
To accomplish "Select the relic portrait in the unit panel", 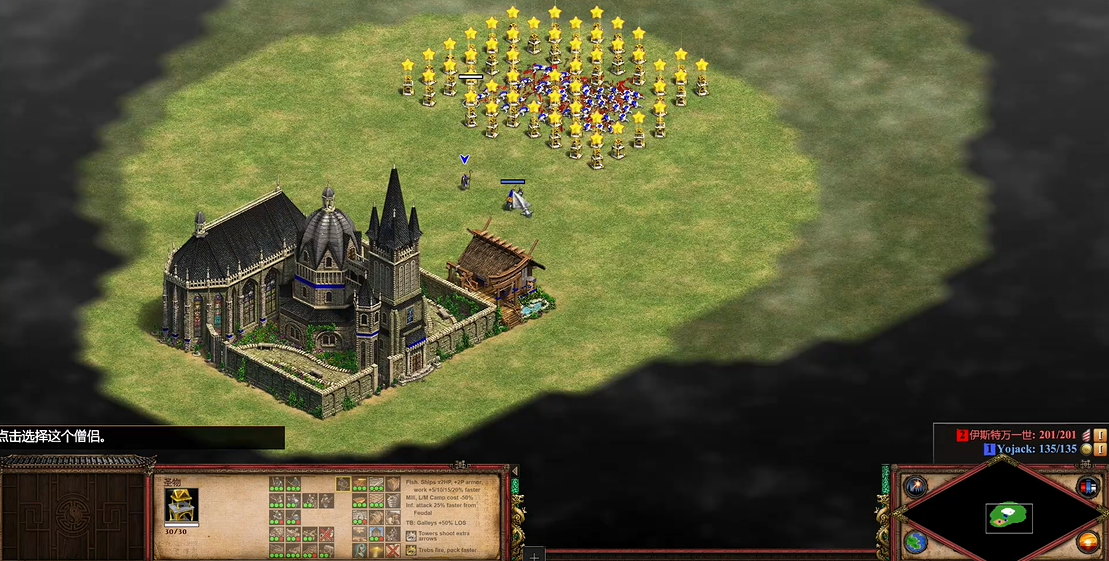I will (x=181, y=505).
